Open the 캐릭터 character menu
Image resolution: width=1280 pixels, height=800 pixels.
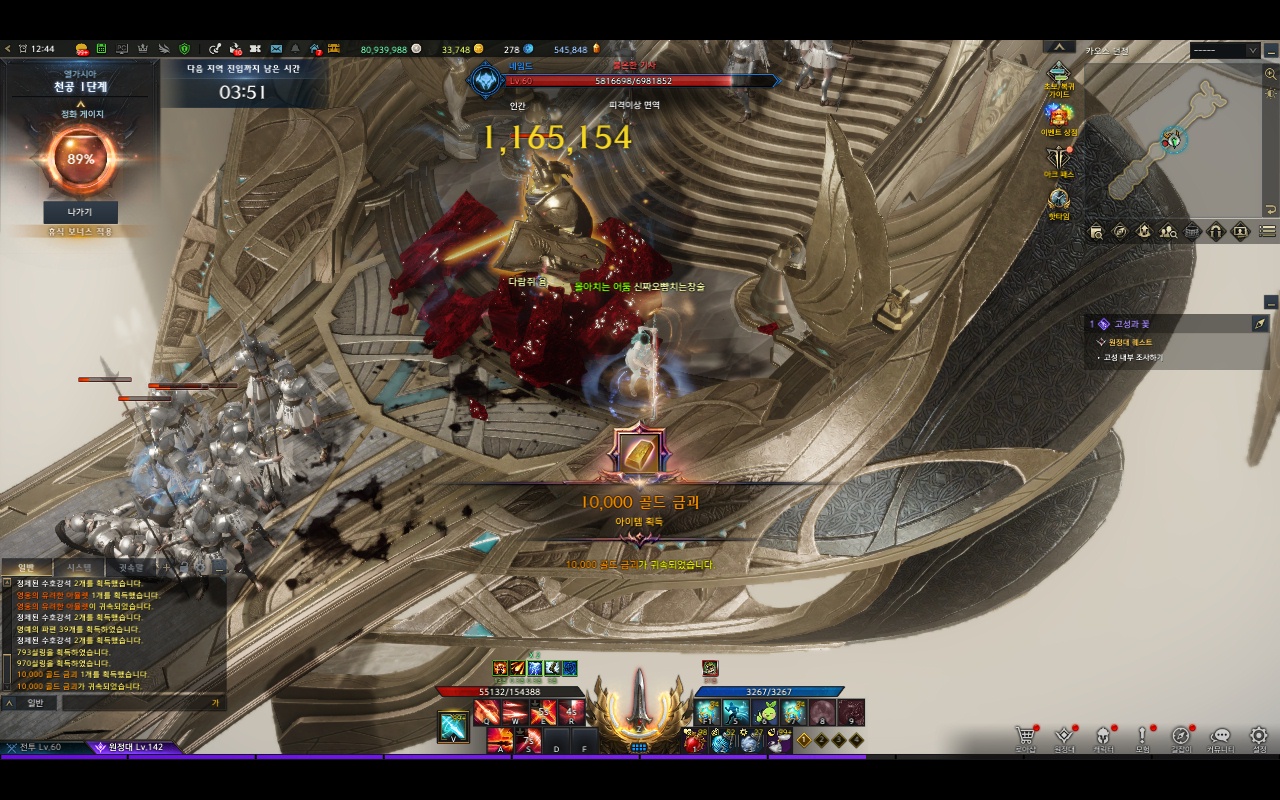[x=1103, y=736]
